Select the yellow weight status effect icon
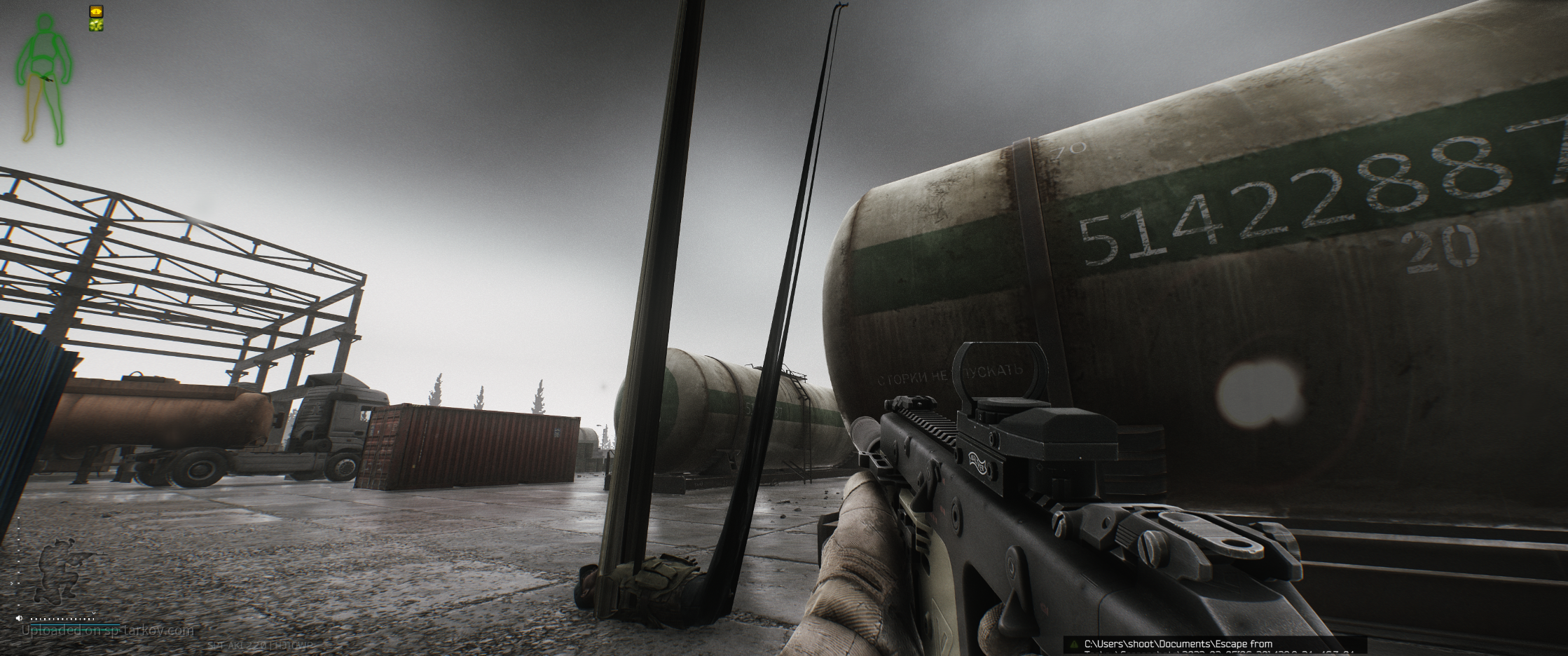 click(x=96, y=11)
